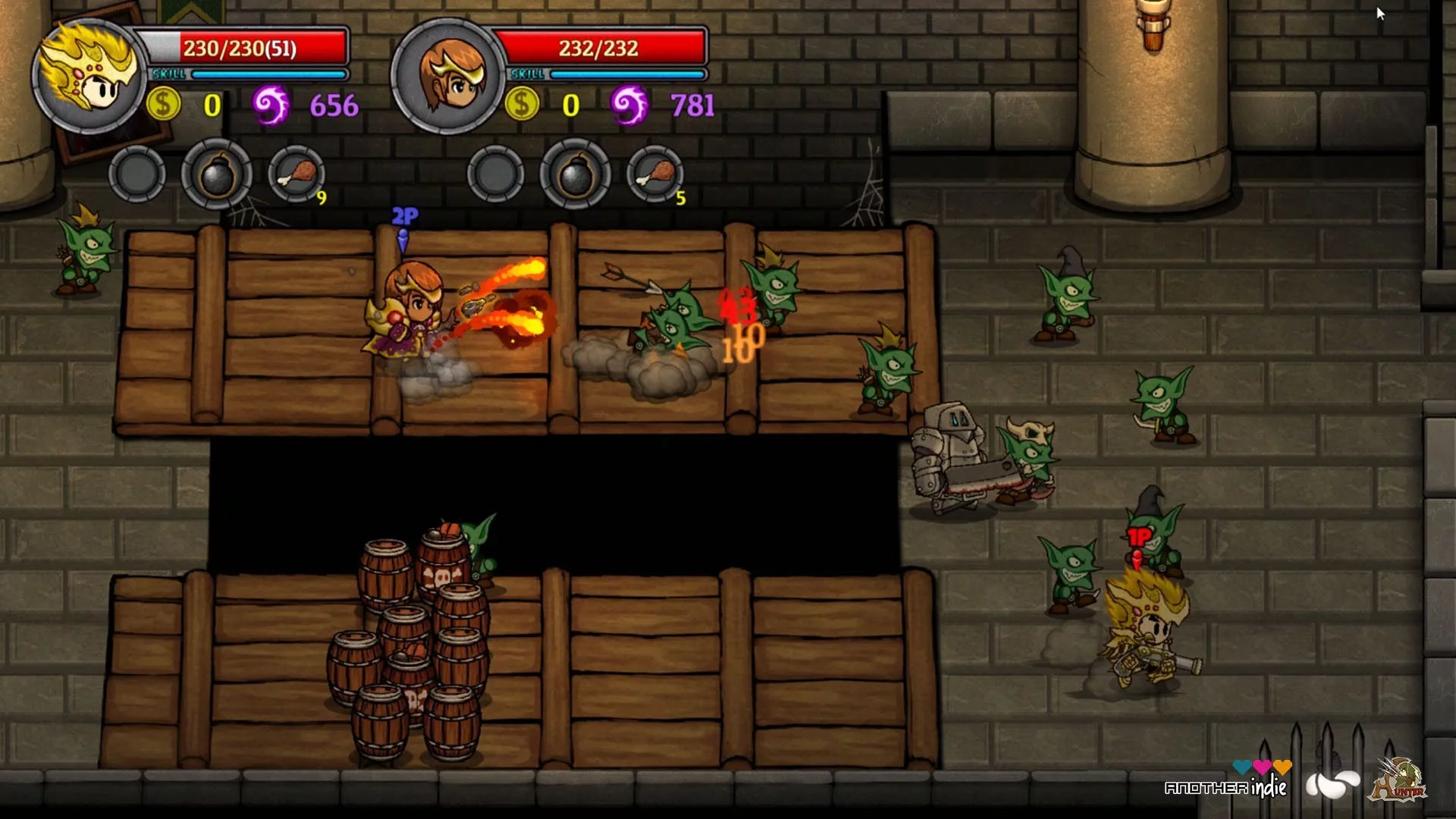Click the purple soul icon next to 656

pyautogui.click(x=271, y=105)
